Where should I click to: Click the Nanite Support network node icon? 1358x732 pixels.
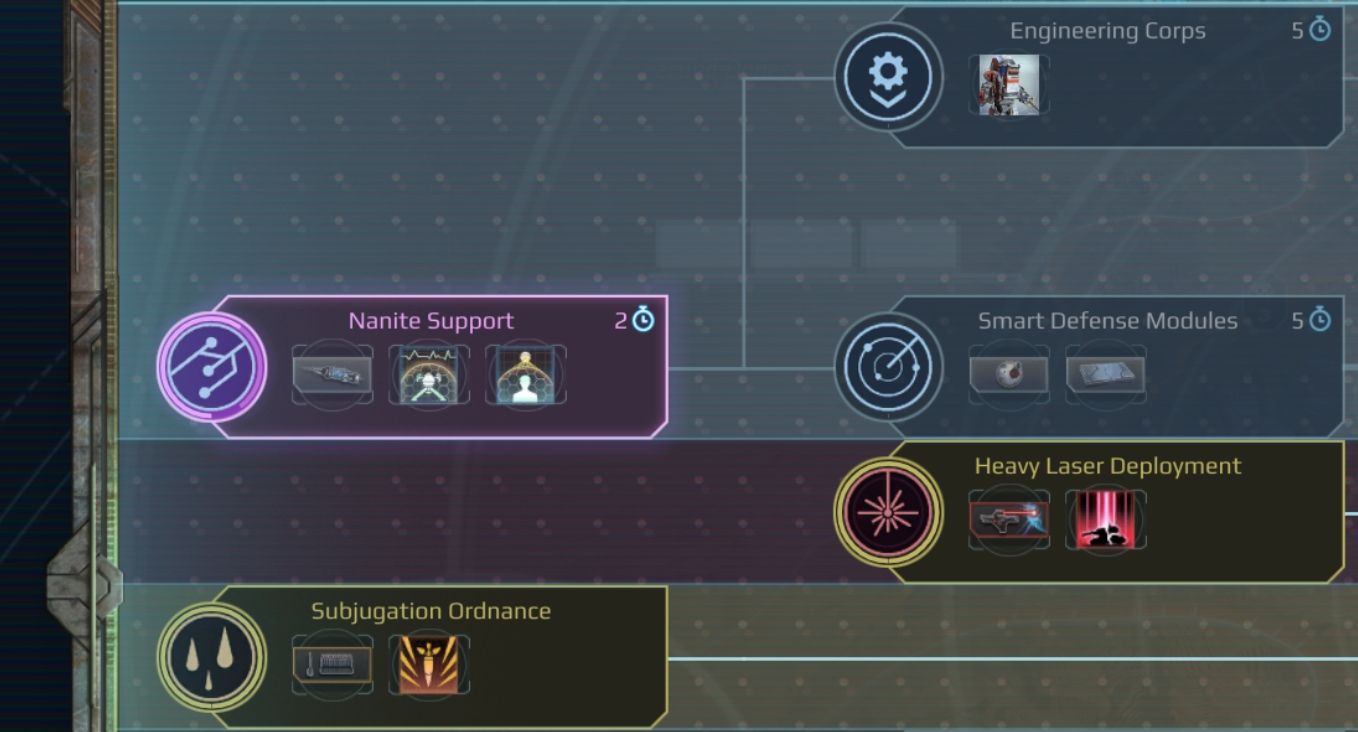212,369
